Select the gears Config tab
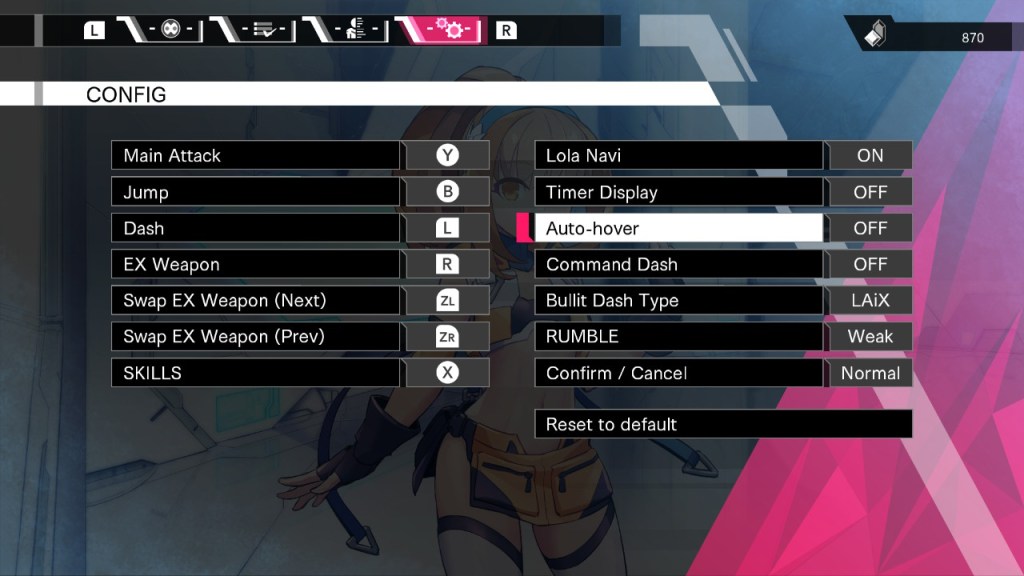This screenshot has width=1024, height=576. [x=446, y=30]
